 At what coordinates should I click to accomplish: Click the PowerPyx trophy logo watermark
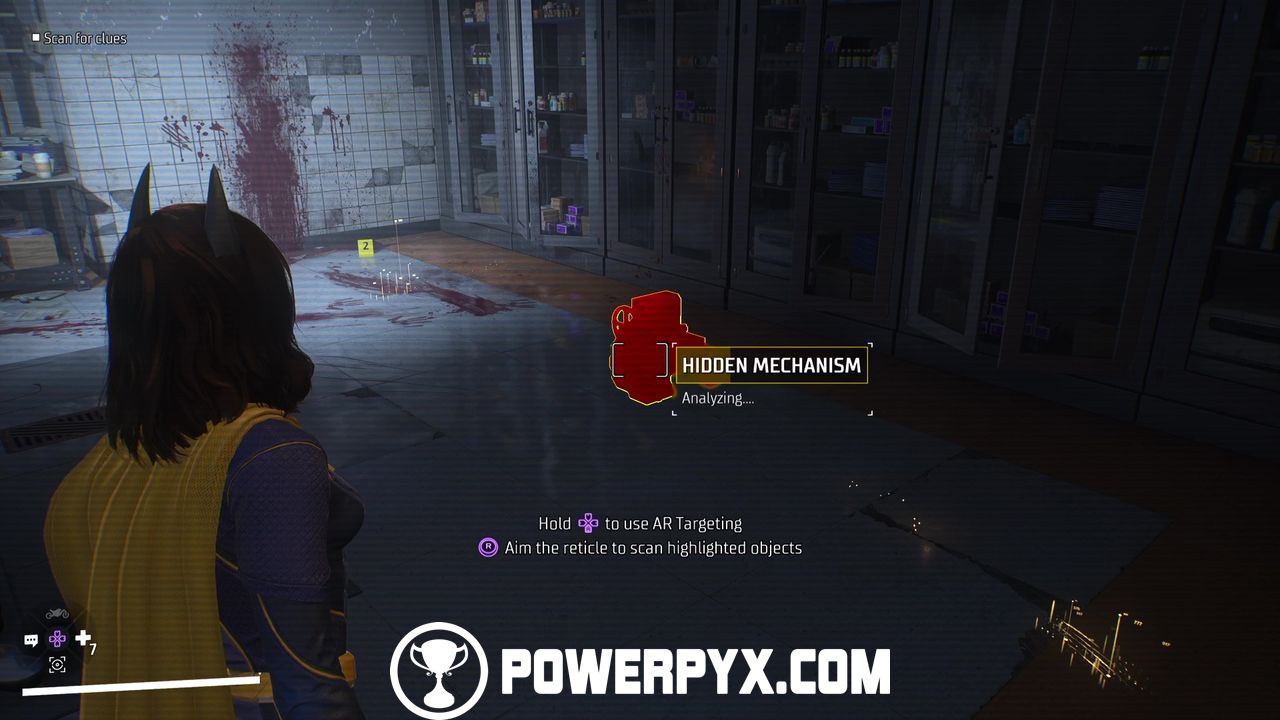coord(439,670)
